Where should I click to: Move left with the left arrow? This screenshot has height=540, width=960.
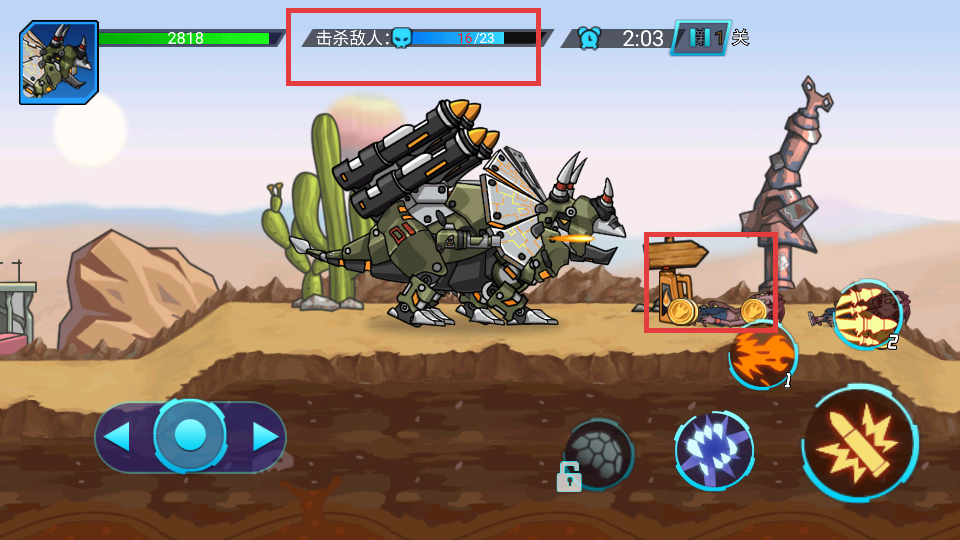(118, 436)
